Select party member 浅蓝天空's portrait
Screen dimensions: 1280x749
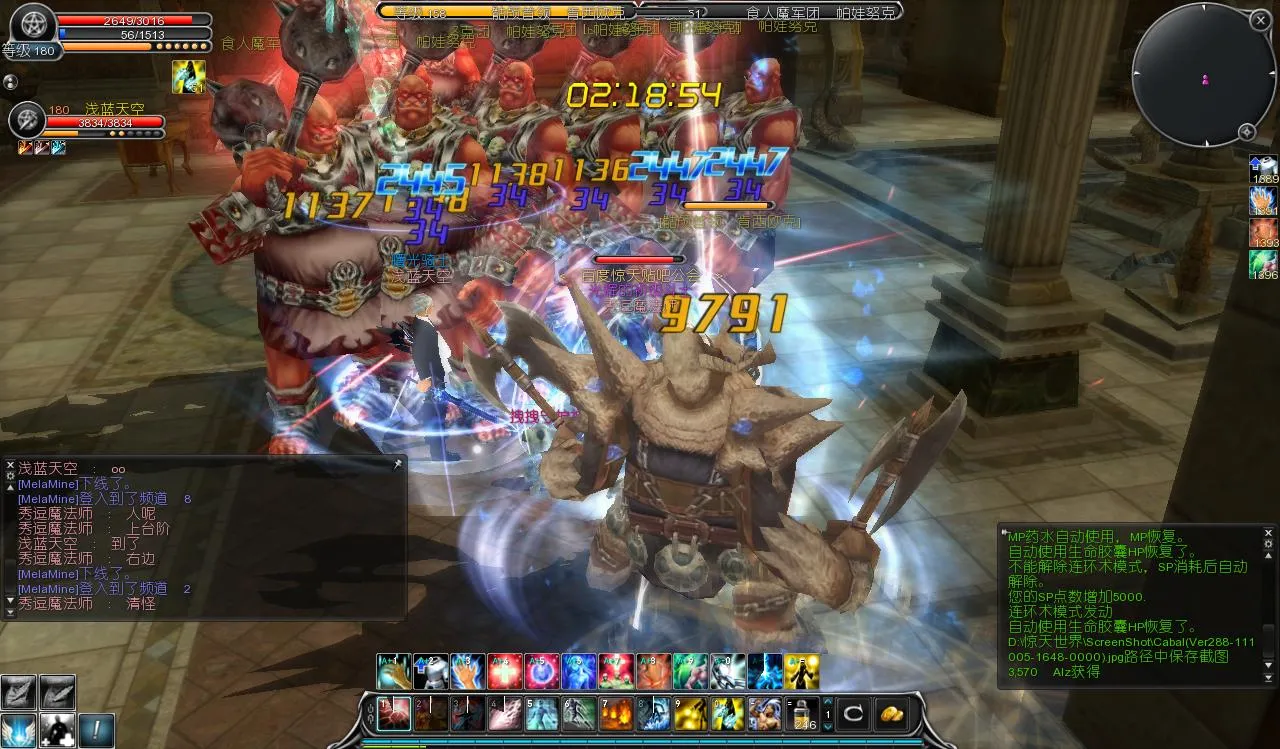pyautogui.click(x=27, y=121)
